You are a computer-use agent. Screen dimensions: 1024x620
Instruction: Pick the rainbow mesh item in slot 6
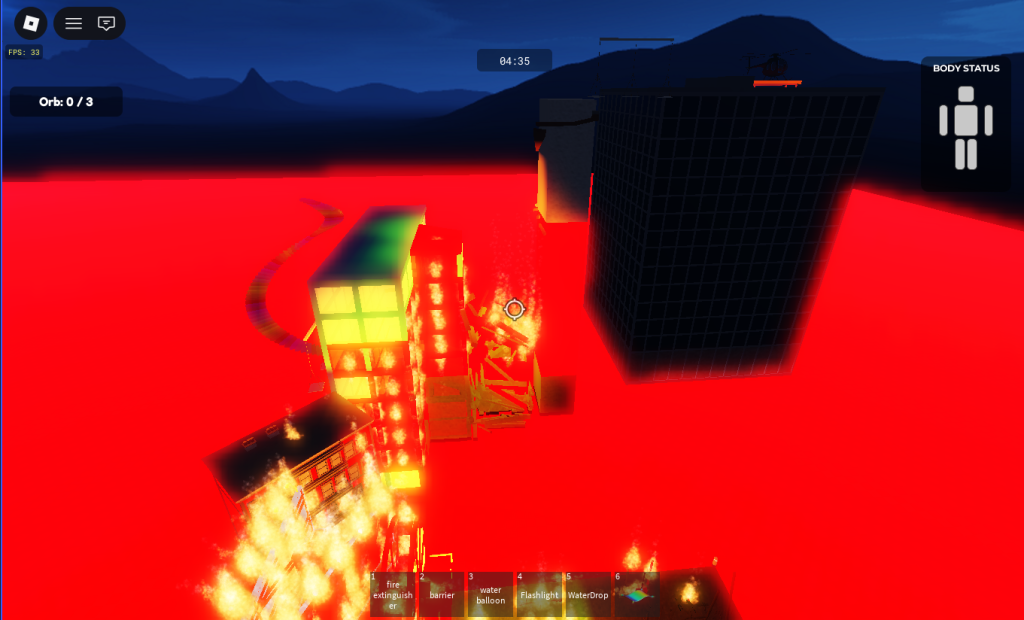click(636, 594)
